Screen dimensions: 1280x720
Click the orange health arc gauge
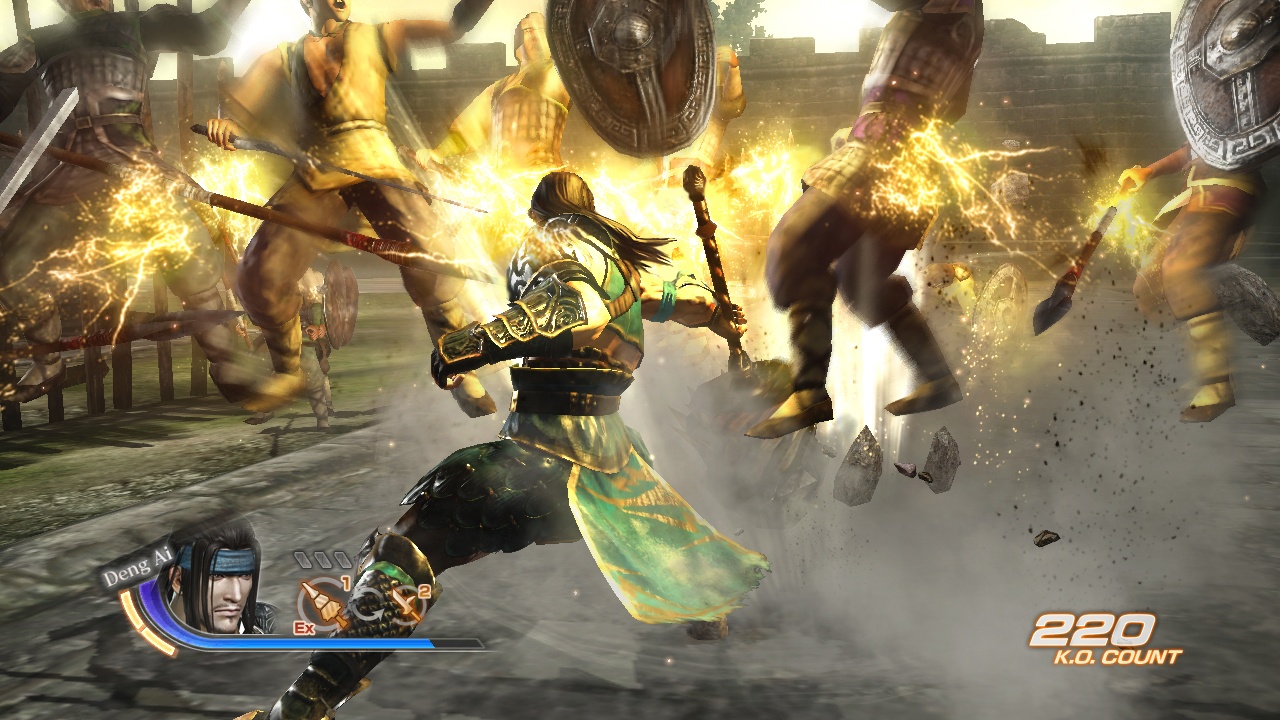coord(132,617)
